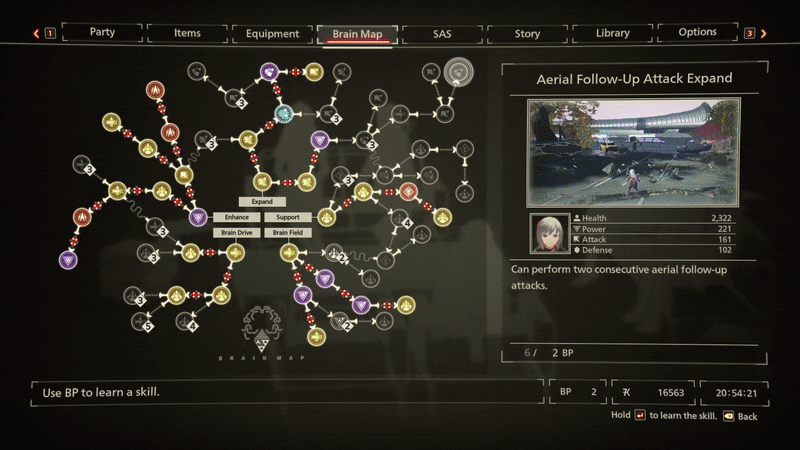Go to the Library tab

tap(612, 33)
